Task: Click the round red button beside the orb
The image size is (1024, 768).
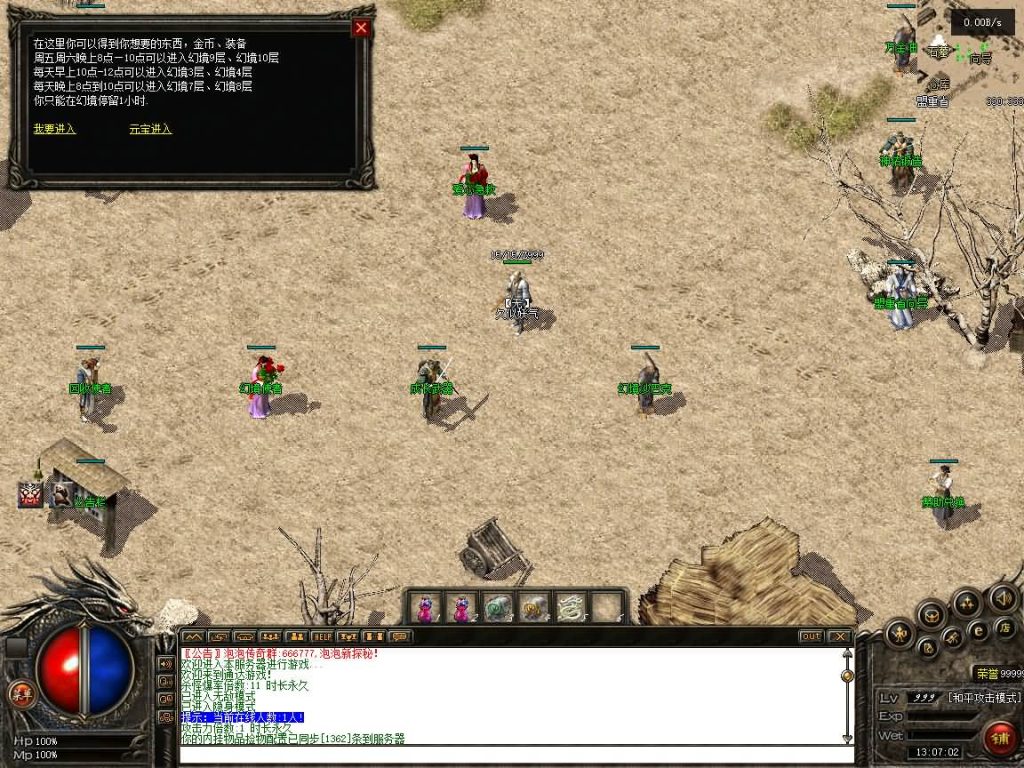Action: pos(20,693)
